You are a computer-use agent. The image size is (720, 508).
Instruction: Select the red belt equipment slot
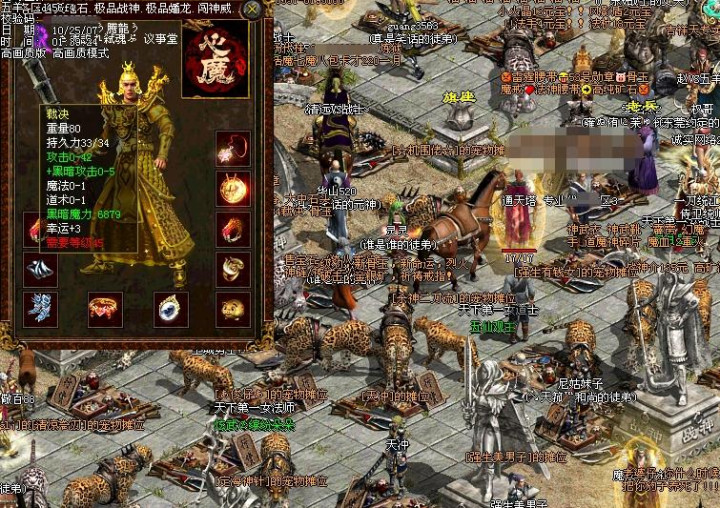coord(104,309)
